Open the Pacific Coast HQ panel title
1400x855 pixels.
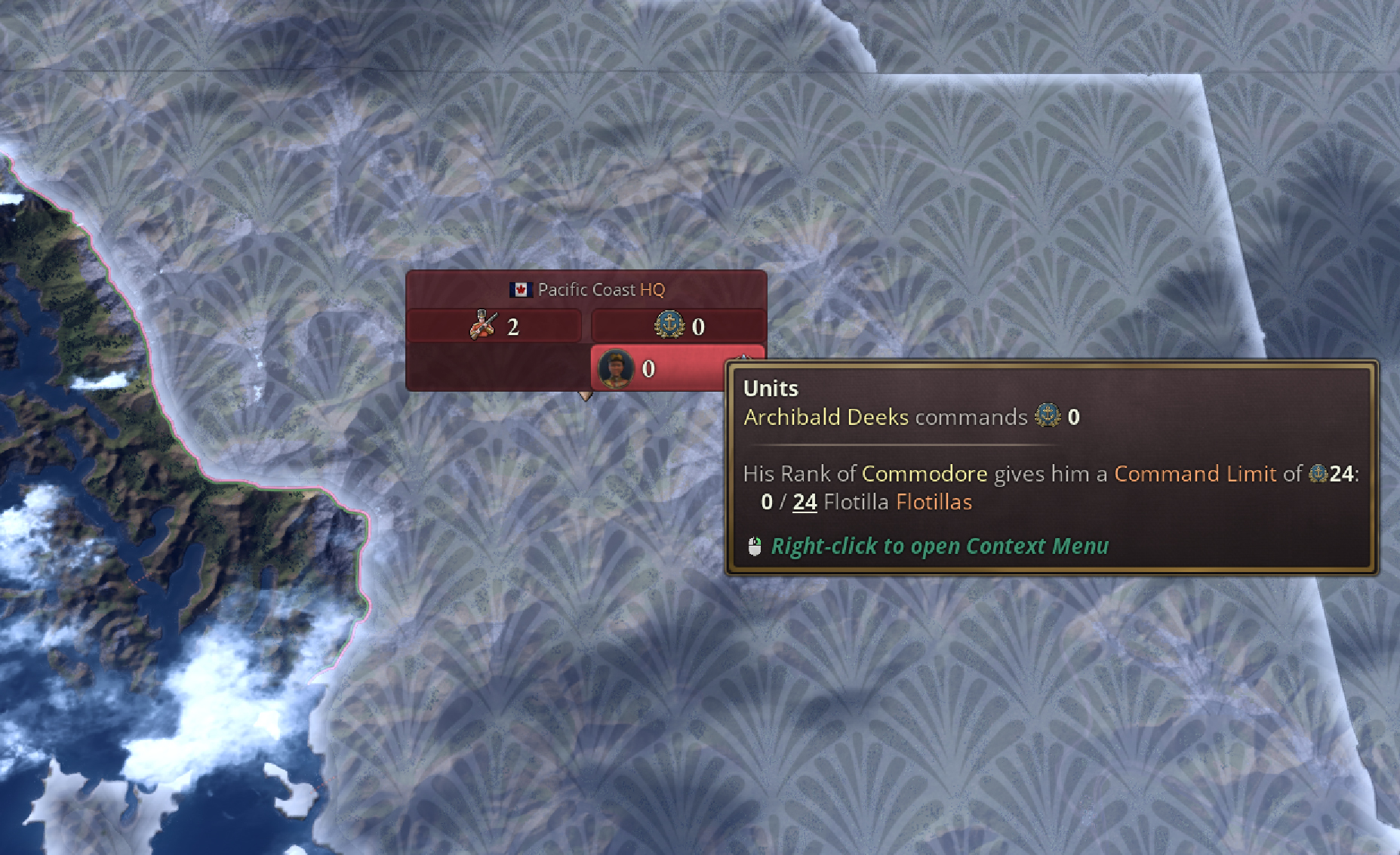[602, 289]
